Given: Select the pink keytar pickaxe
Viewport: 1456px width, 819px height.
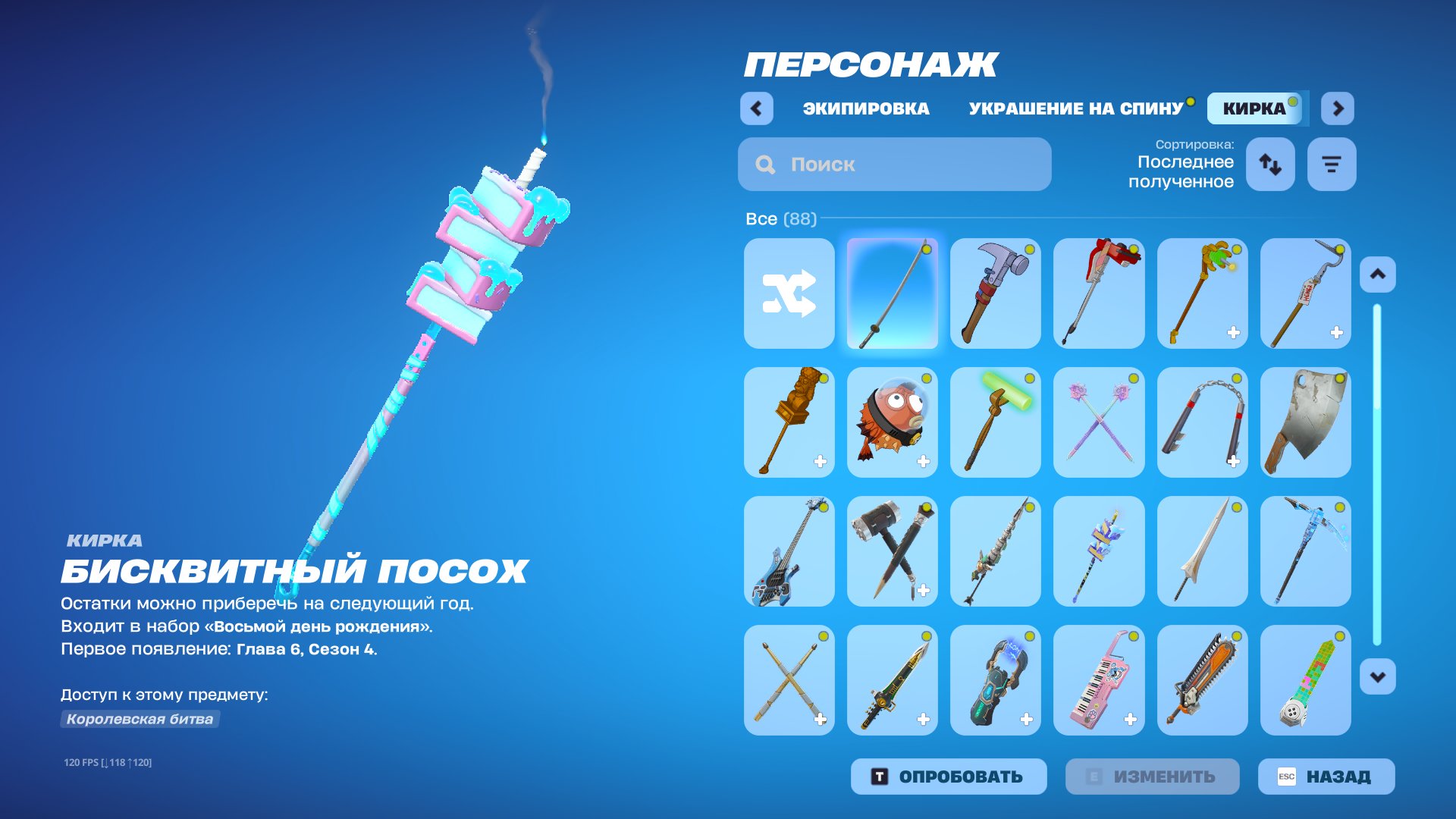Looking at the screenshot, I should coord(1098,680).
